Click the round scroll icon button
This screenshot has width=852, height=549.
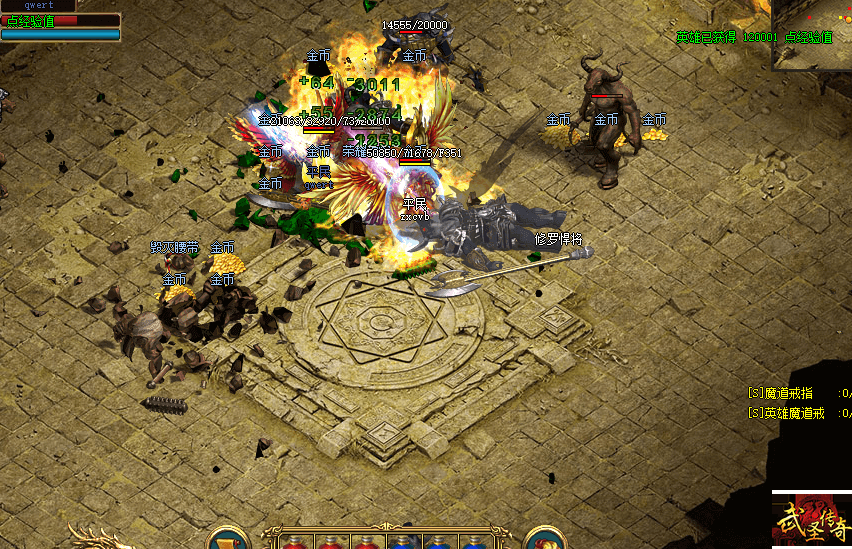point(228,540)
